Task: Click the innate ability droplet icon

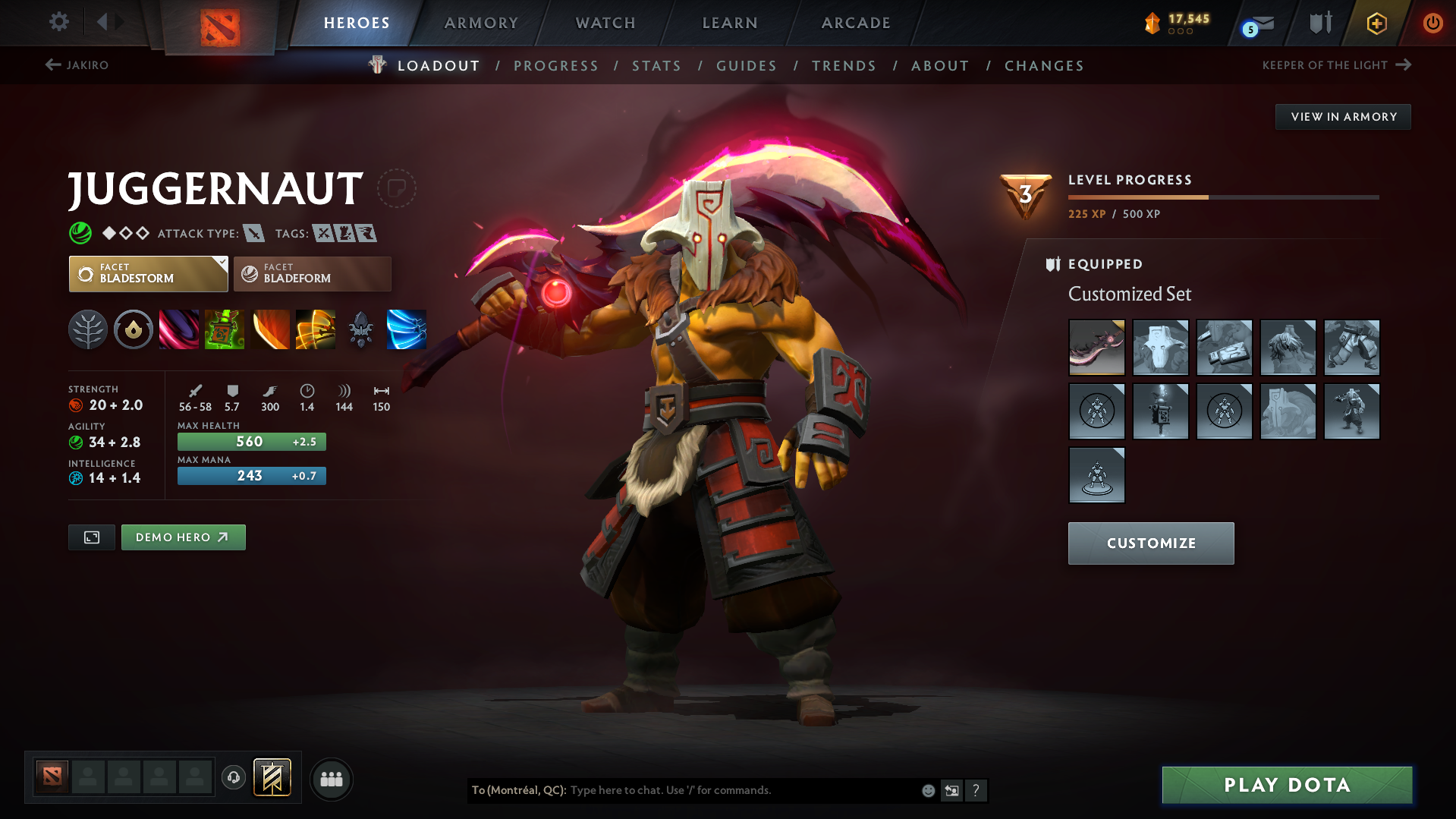Action: [134, 329]
